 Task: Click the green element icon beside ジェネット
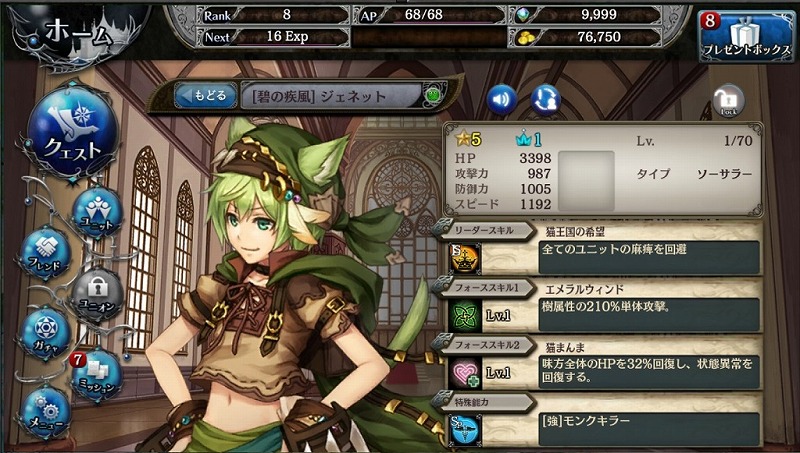pos(434,96)
